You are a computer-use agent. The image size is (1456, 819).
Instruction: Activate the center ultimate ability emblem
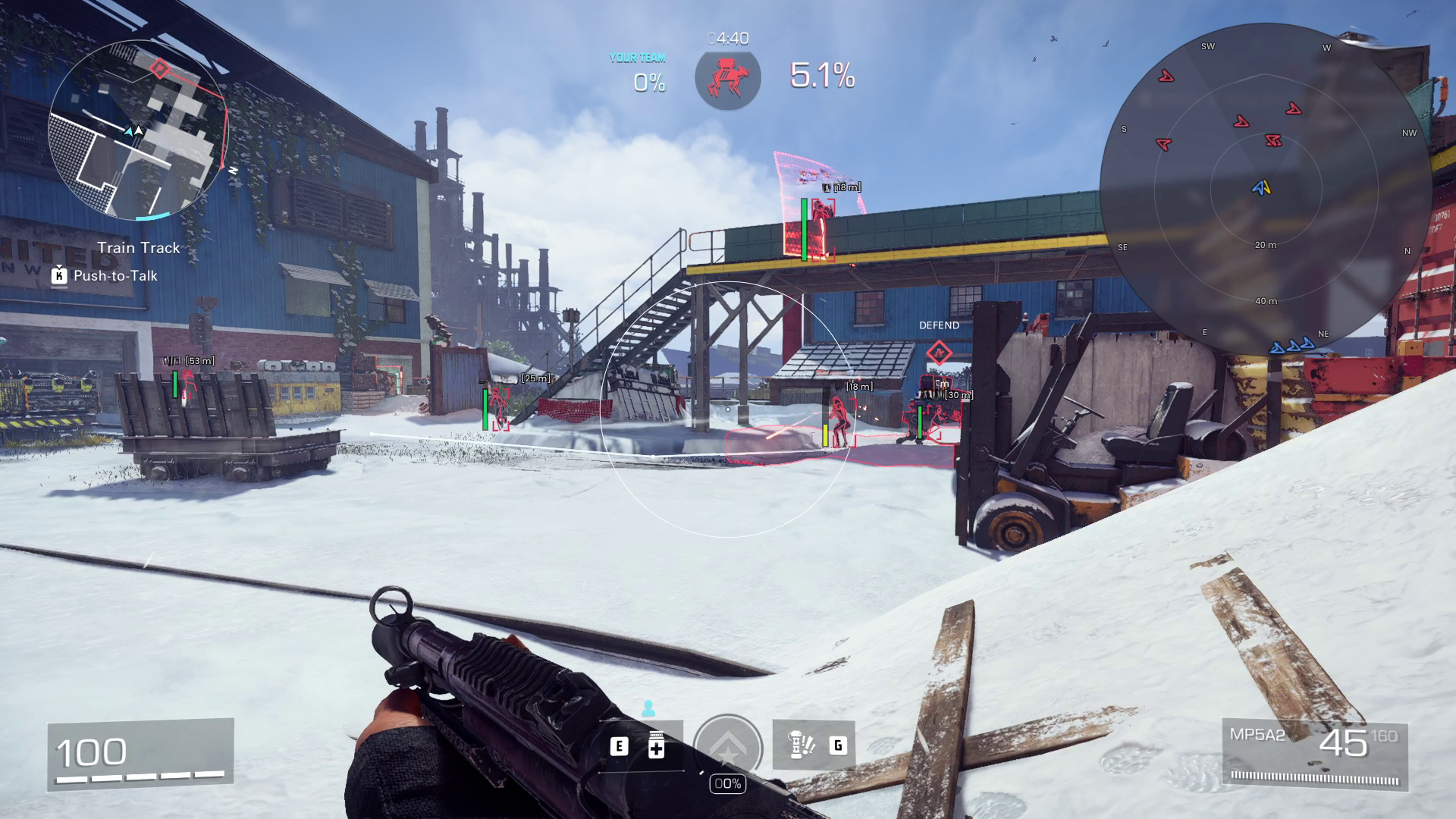tap(728, 748)
